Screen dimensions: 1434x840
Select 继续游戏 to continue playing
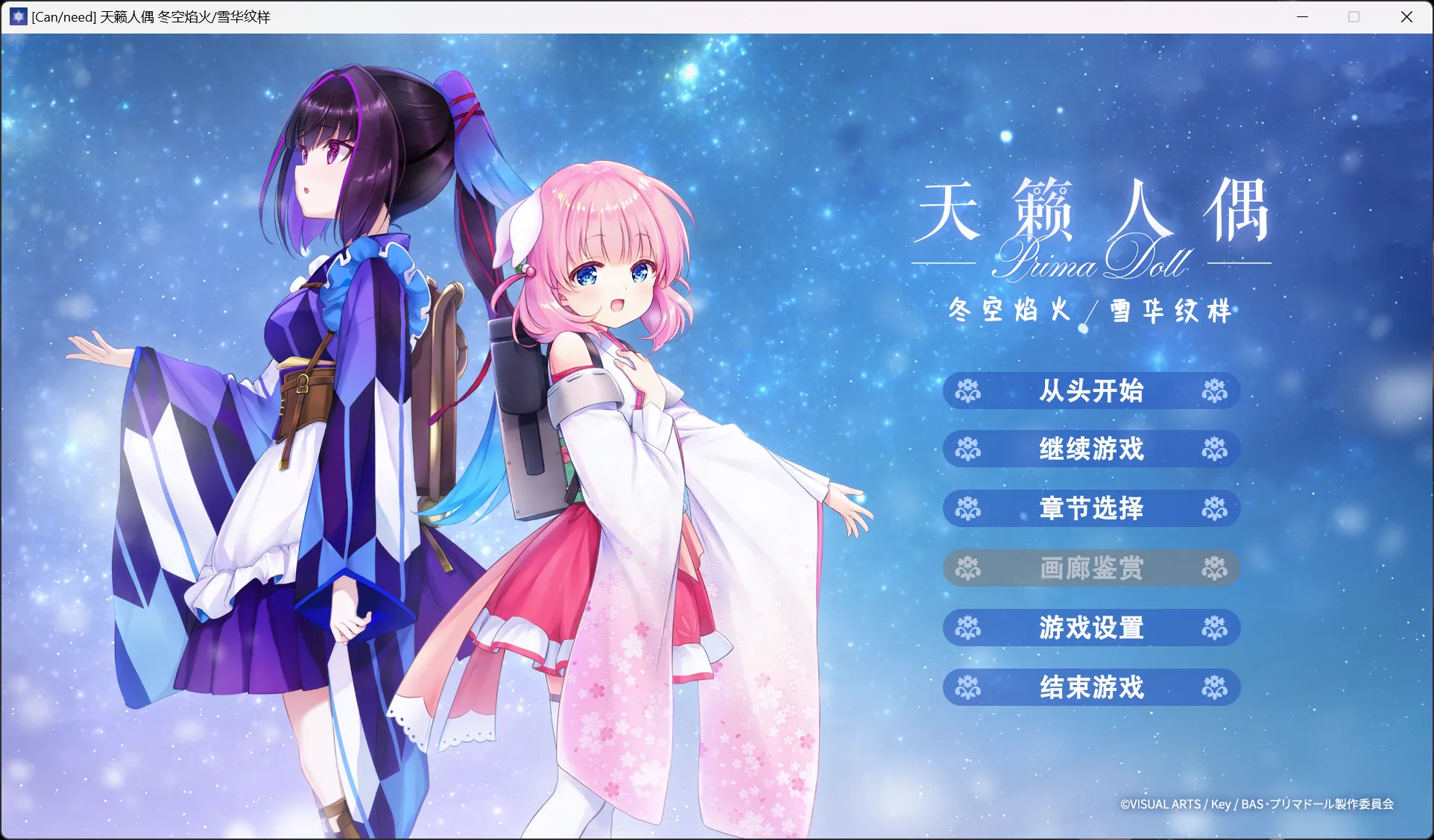pos(1090,449)
